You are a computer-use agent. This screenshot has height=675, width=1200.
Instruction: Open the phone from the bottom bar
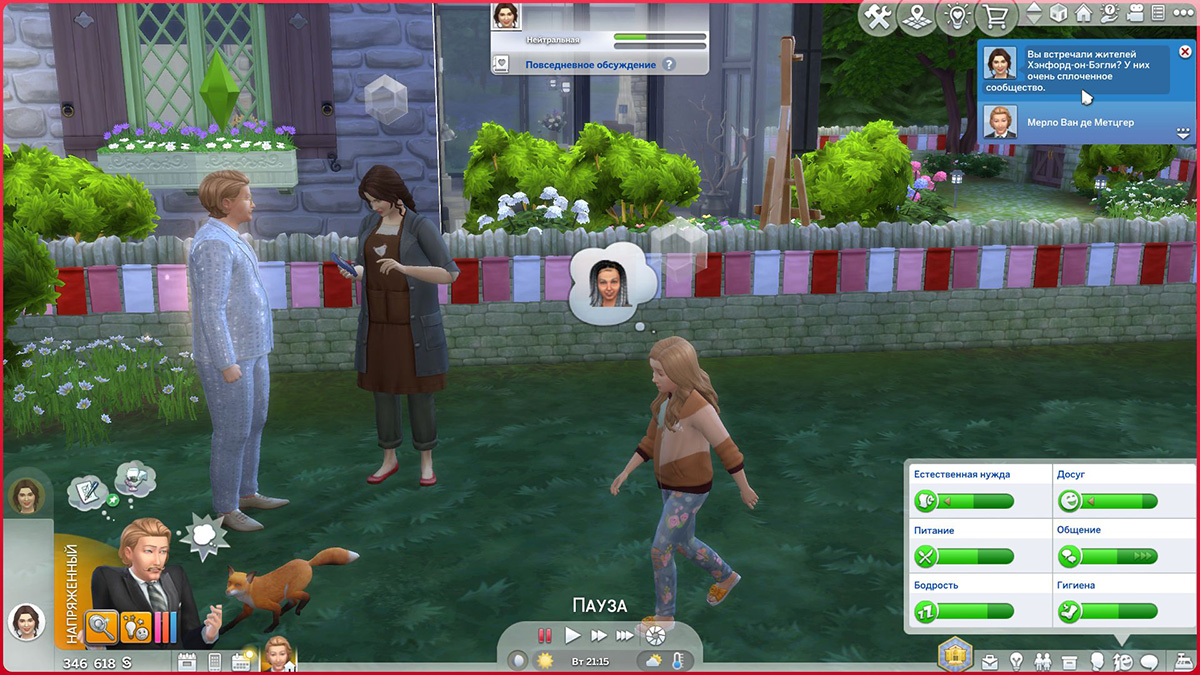coord(214,661)
